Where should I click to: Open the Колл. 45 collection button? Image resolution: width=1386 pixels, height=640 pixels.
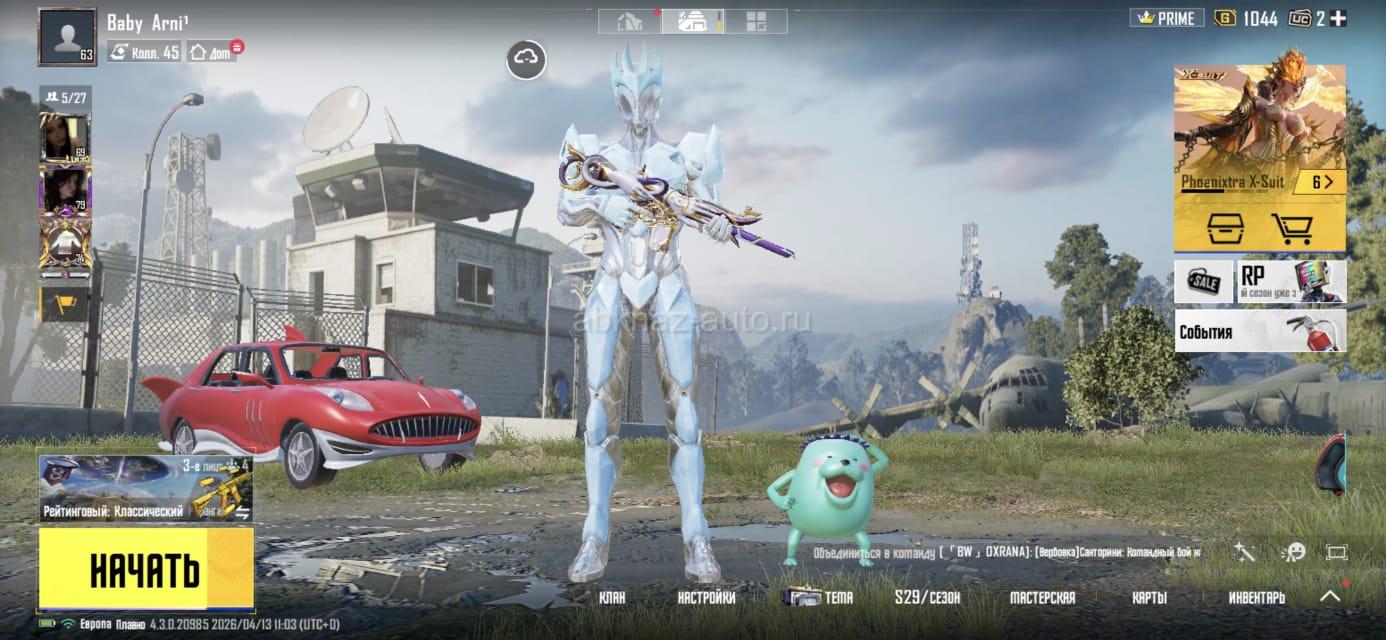[144, 51]
